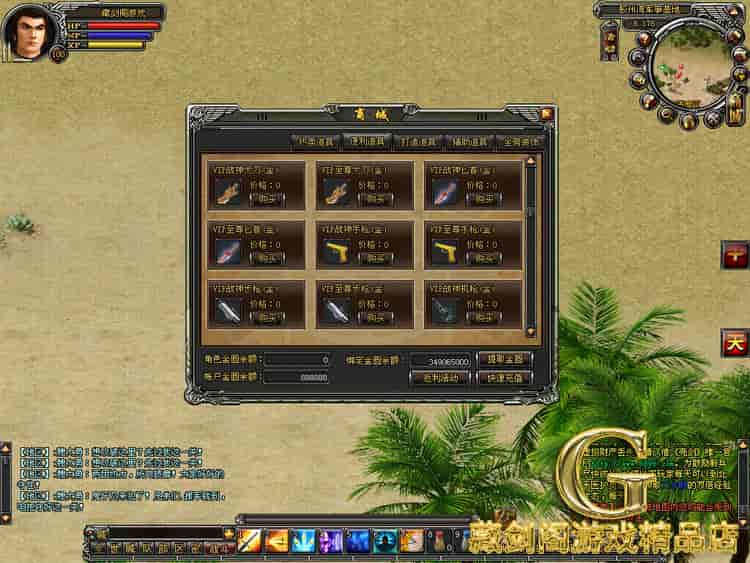Viewport: 750px width, 563px height.
Task: Switch to the first shop tab on the left
Action: (314, 142)
